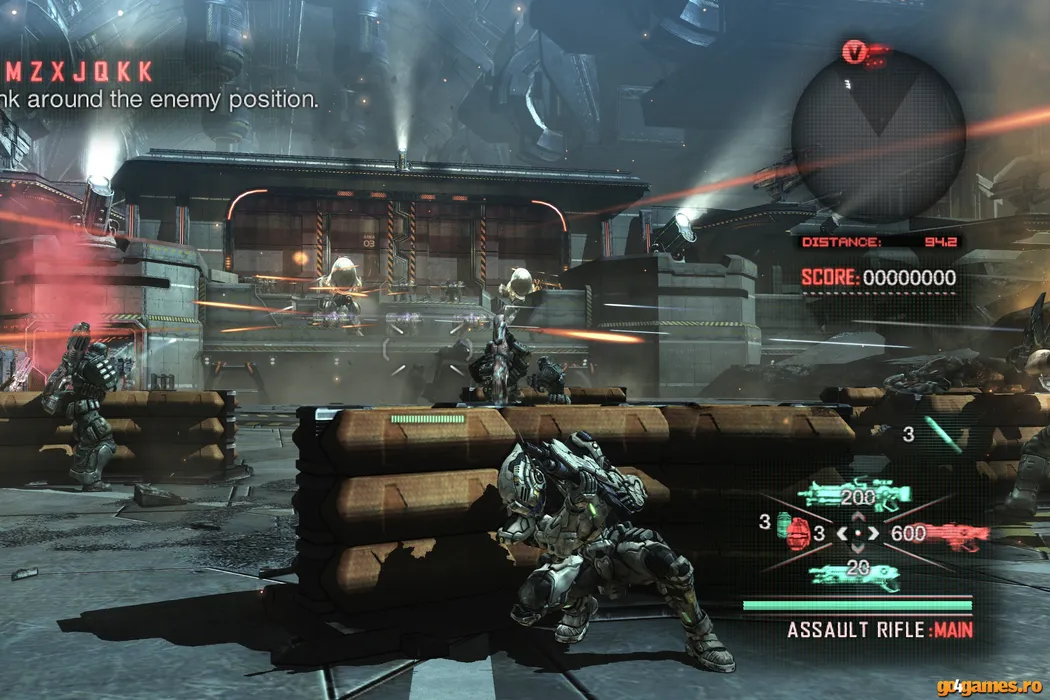Select the red grenade icon
This screenshot has width=1050, height=700.
pos(797,533)
